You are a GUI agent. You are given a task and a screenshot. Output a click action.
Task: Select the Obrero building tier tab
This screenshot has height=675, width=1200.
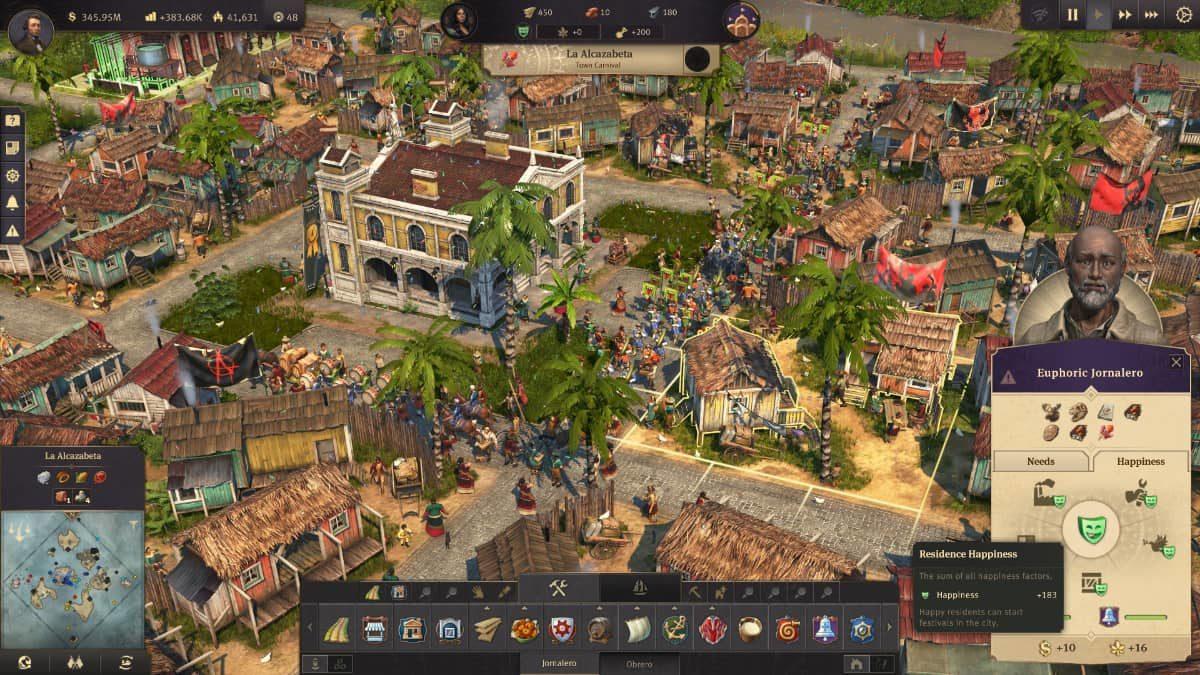point(639,664)
